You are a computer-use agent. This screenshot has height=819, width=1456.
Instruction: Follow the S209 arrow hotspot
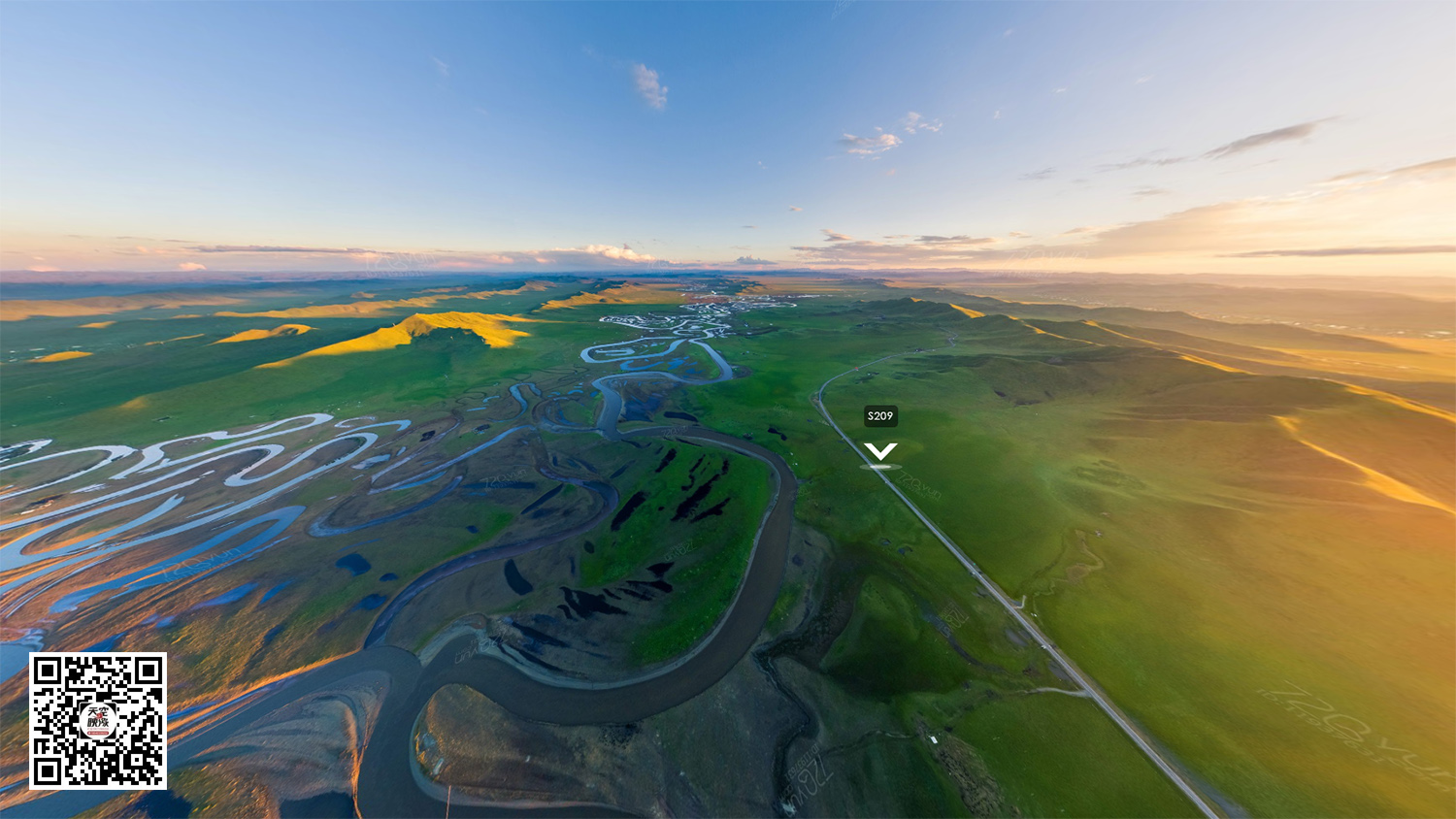pos(880,452)
